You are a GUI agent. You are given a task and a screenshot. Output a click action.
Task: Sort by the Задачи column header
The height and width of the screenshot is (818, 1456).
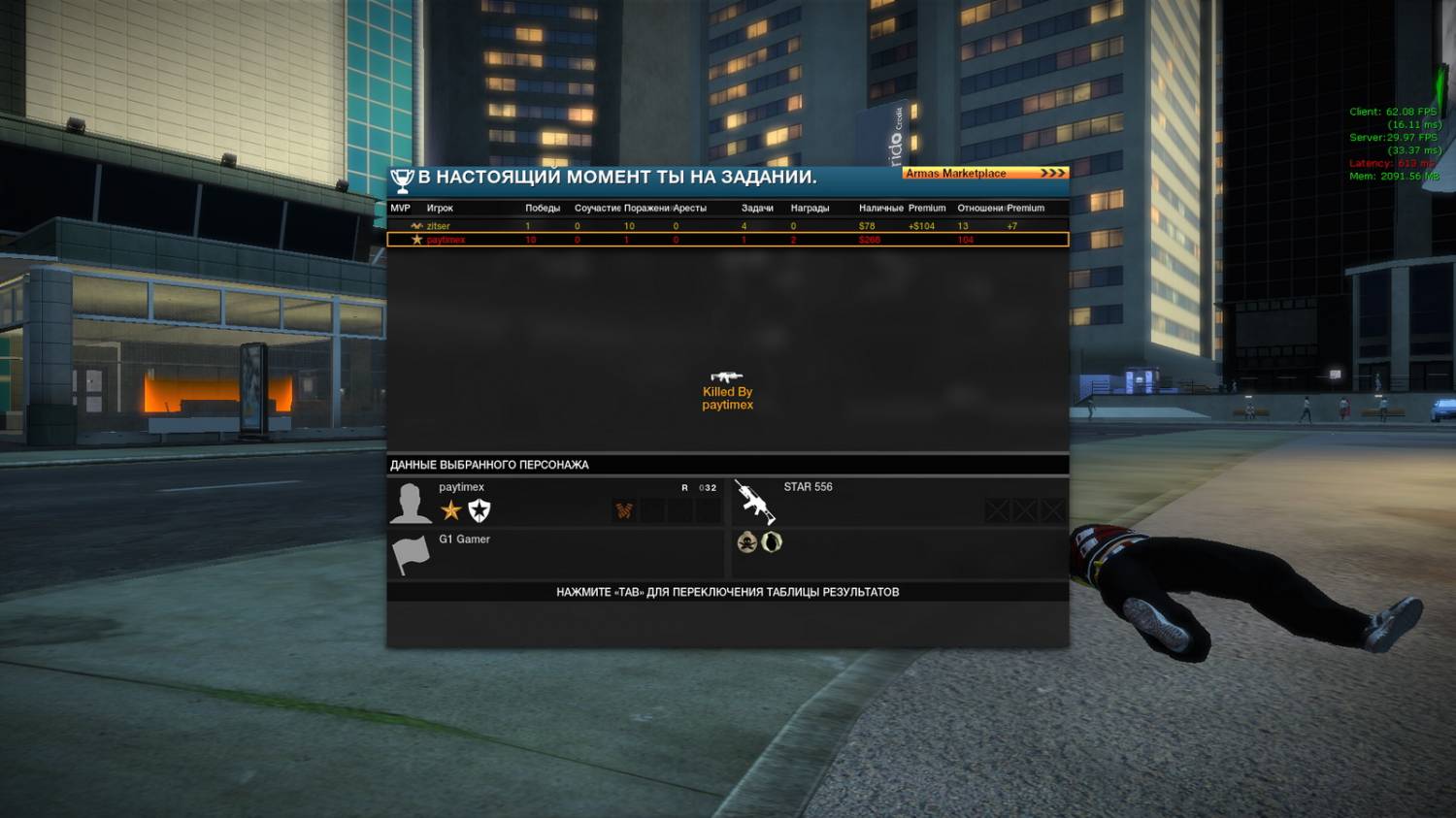(x=757, y=208)
